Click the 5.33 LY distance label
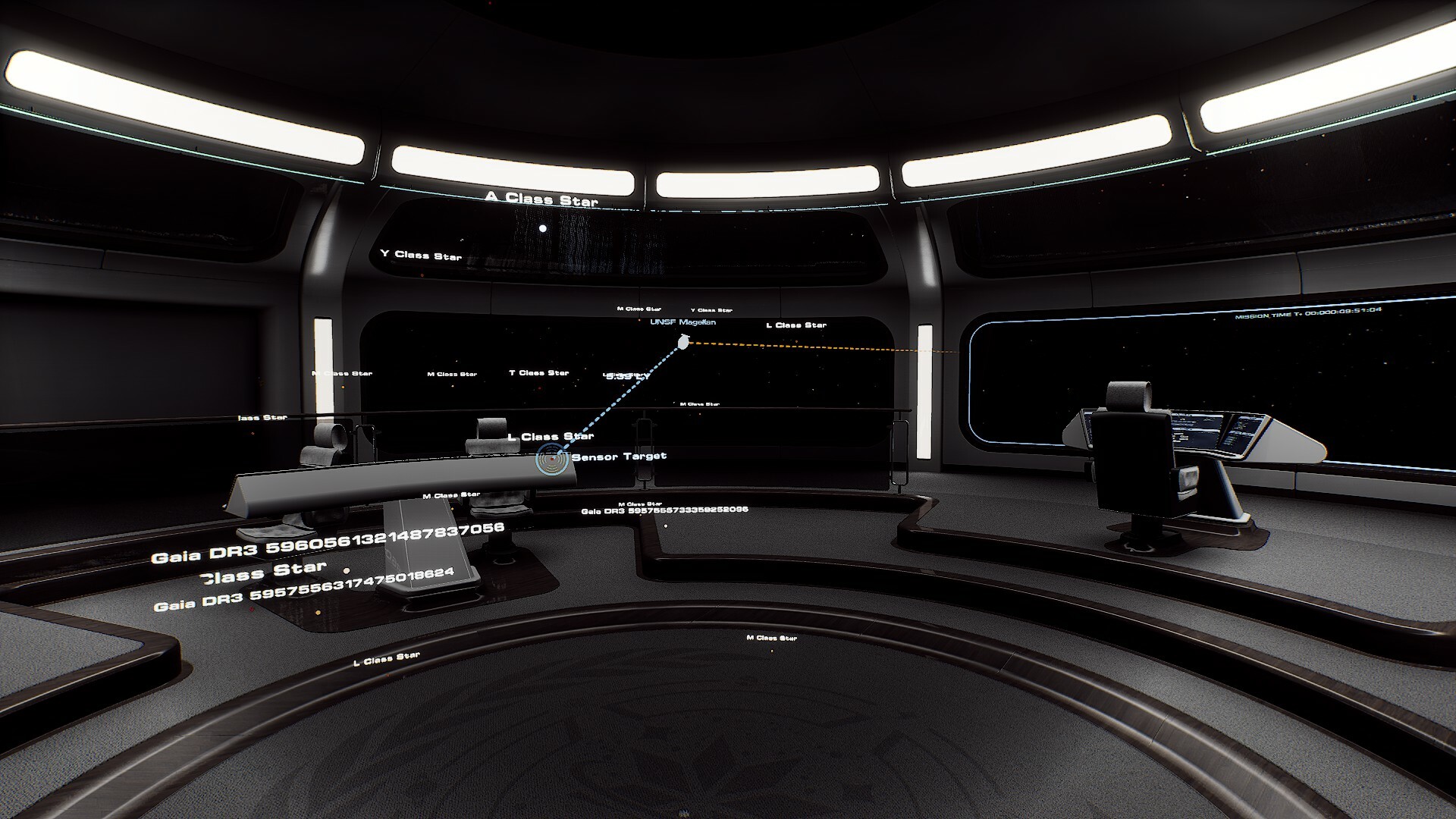This screenshot has height=819, width=1456. tap(627, 375)
